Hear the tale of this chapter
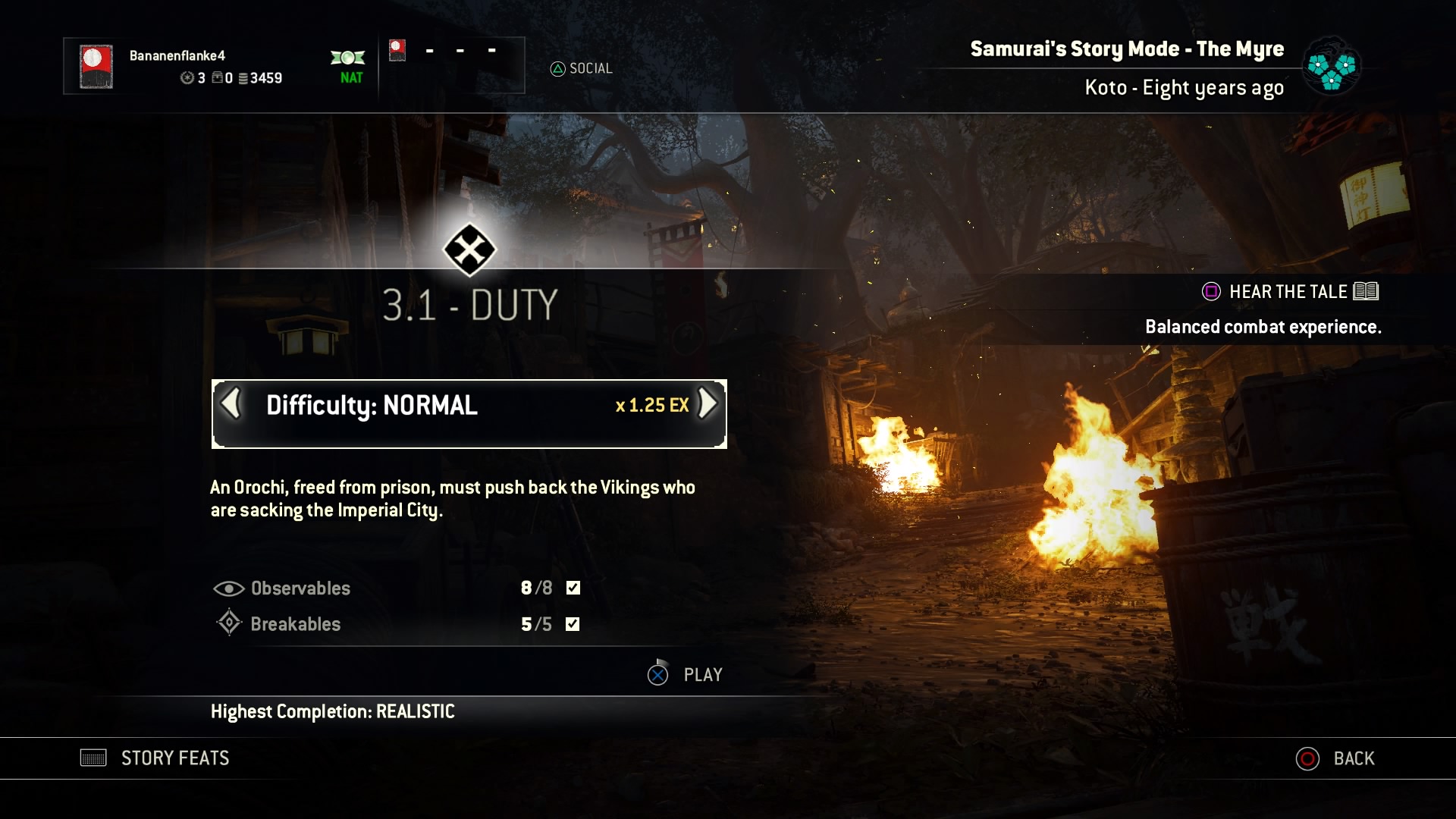The image size is (1456, 819). (x=1289, y=292)
